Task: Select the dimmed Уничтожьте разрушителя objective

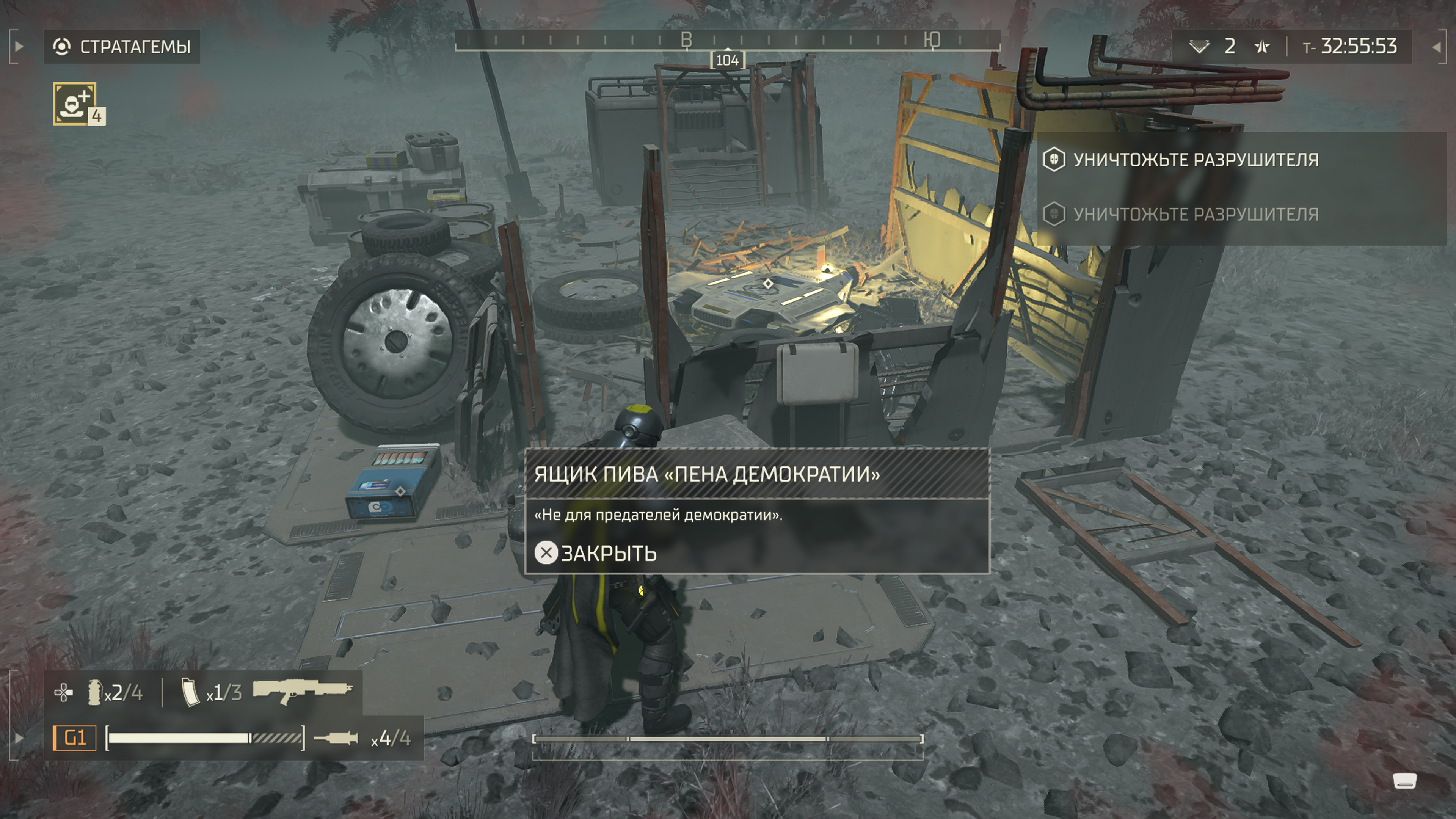Action: coord(1196,214)
